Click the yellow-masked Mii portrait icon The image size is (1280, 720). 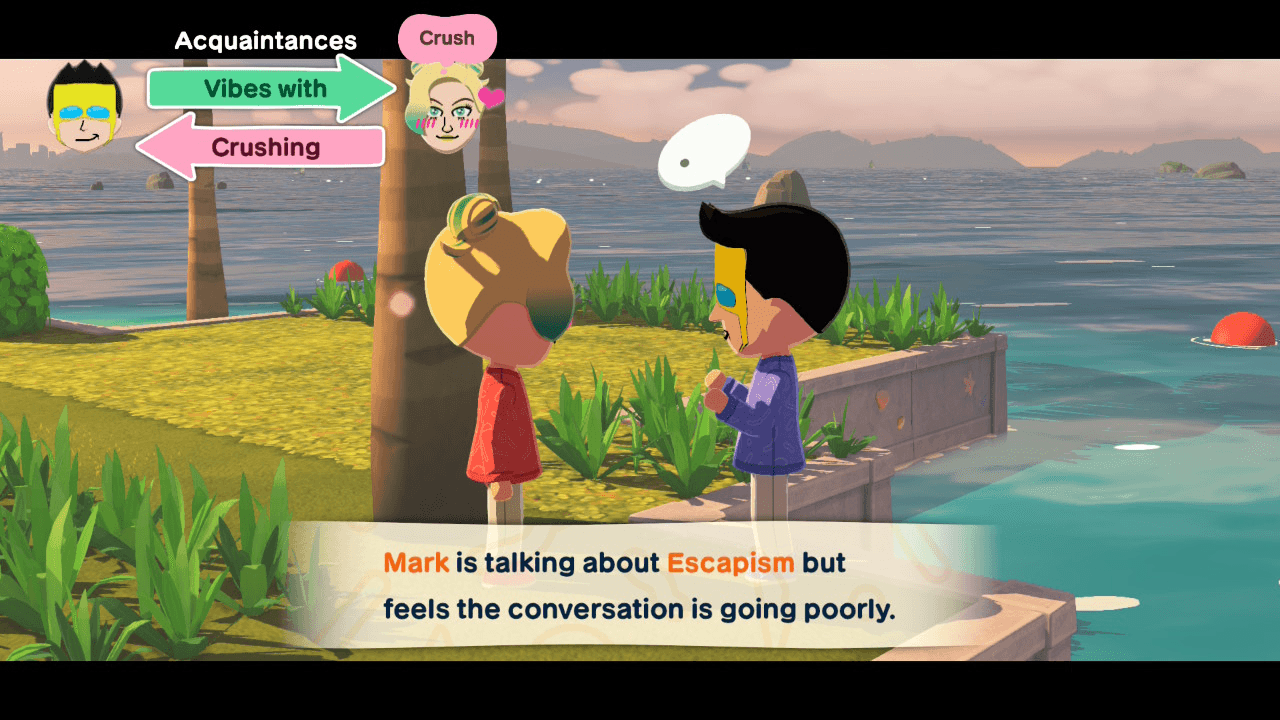point(85,105)
